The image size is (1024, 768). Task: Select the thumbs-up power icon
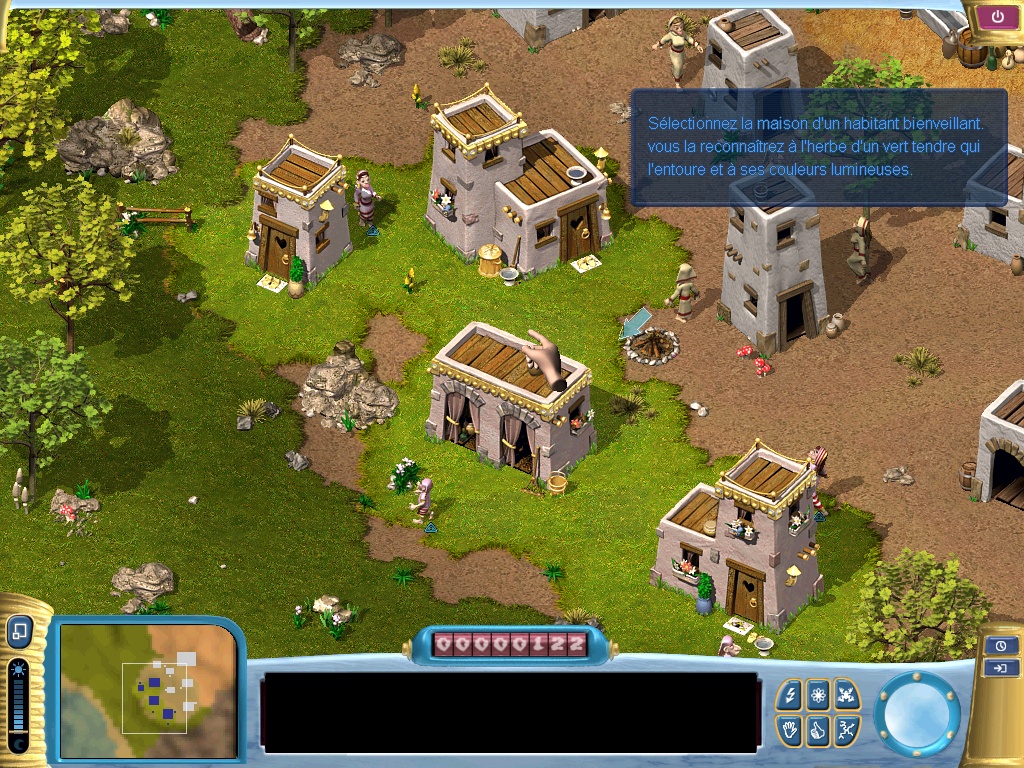(818, 730)
